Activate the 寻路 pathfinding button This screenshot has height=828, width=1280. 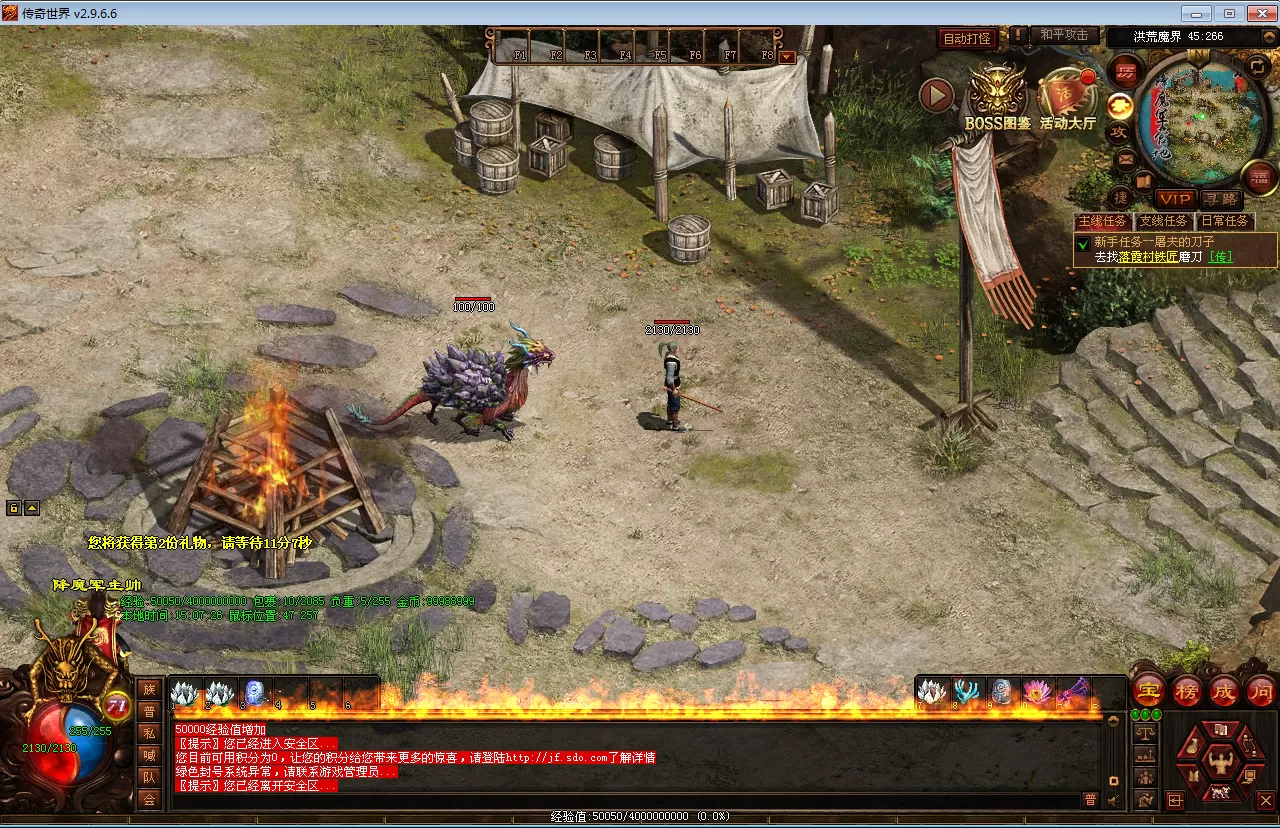(x=1219, y=200)
